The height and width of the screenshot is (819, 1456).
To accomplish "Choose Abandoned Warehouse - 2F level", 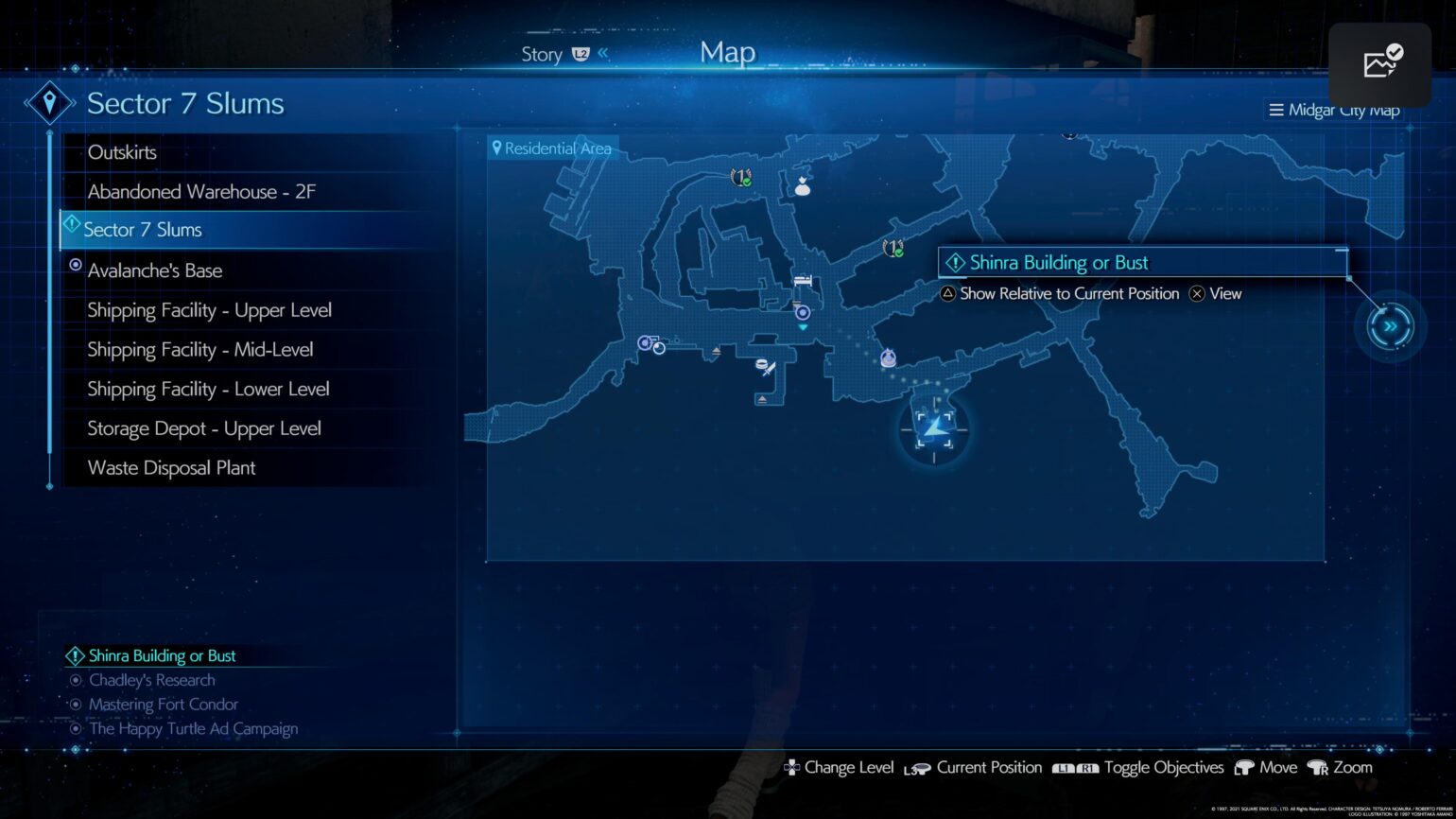I will [x=201, y=192].
